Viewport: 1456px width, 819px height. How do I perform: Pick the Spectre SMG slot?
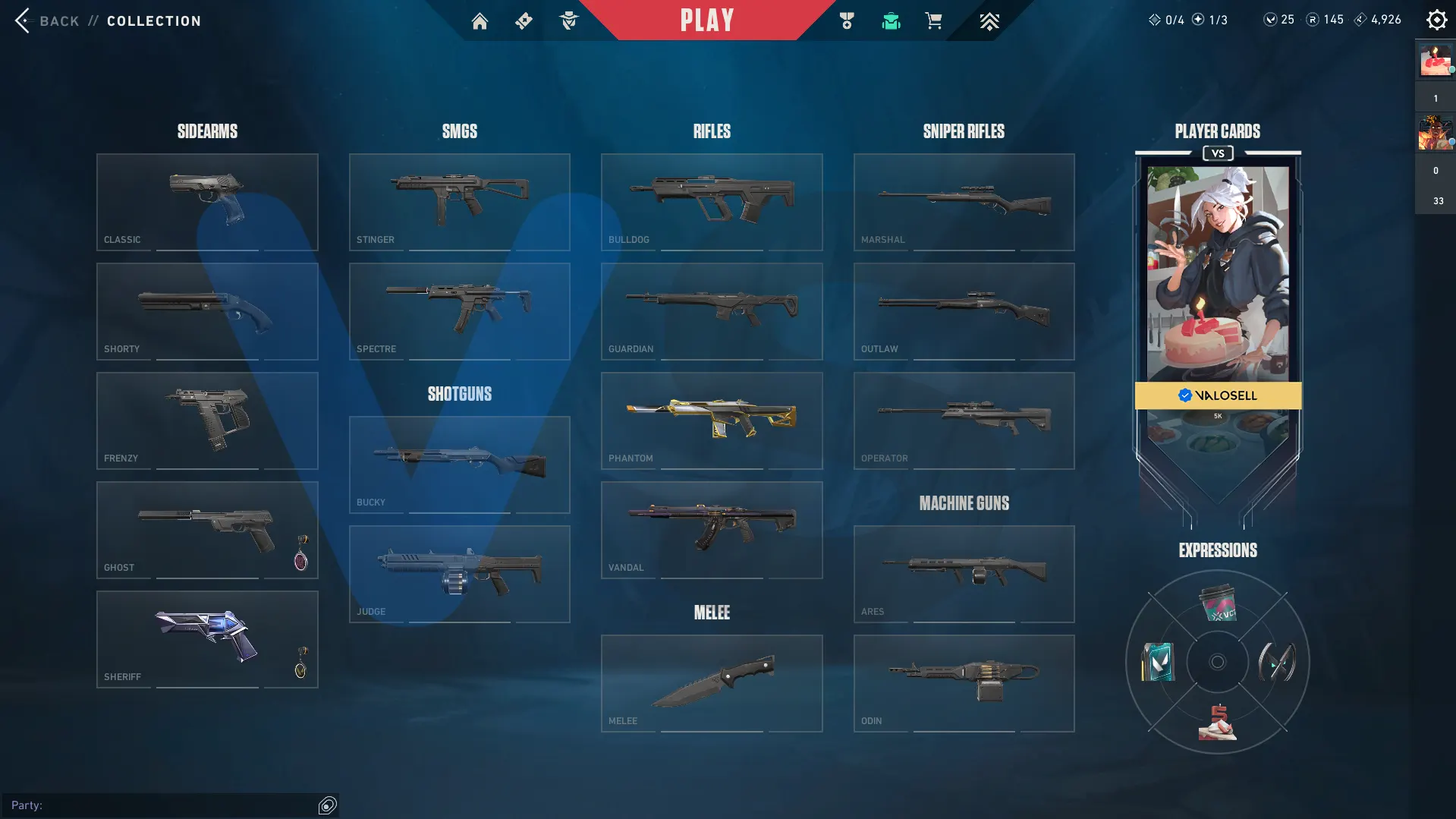coord(459,311)
